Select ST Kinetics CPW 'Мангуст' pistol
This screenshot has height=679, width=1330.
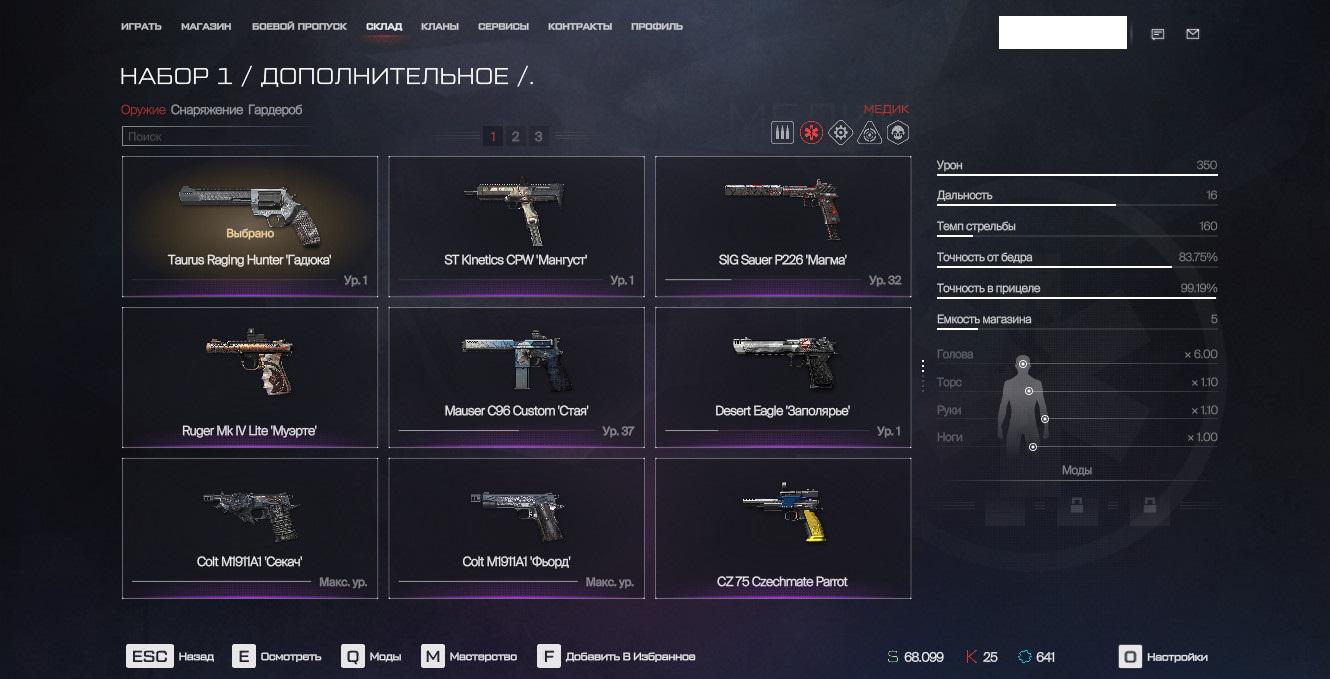pos(516,227)
